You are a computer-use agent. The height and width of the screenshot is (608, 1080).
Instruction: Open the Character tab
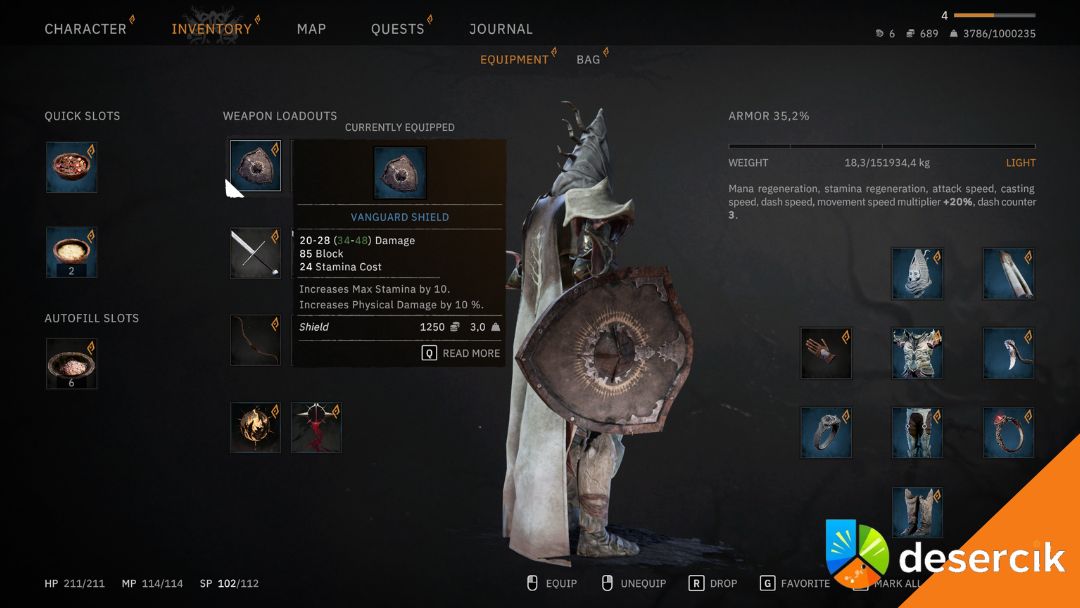[85, 29]
